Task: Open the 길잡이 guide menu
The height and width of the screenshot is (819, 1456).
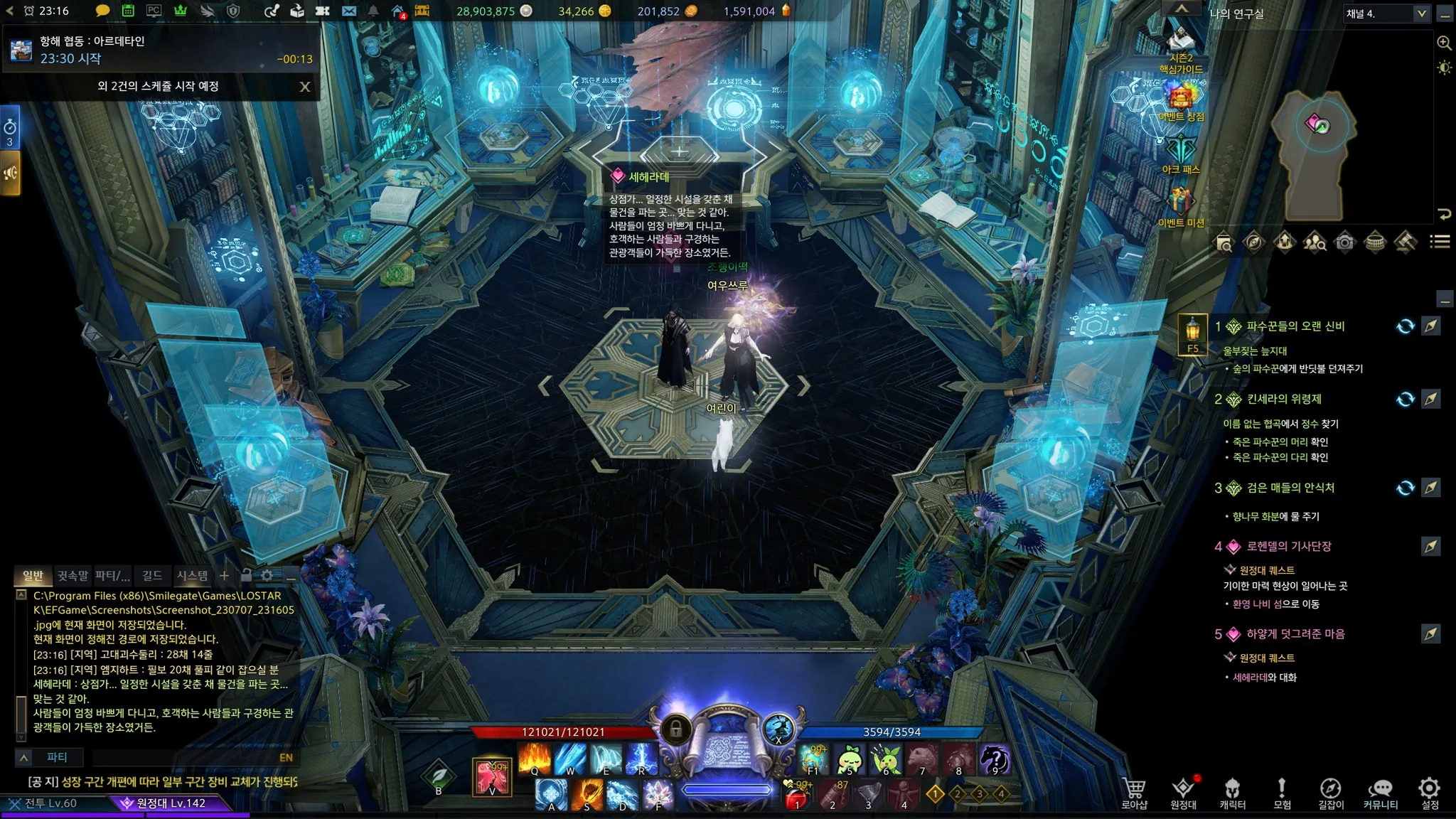Action: pyautogui.click(x=1331, y=793)
